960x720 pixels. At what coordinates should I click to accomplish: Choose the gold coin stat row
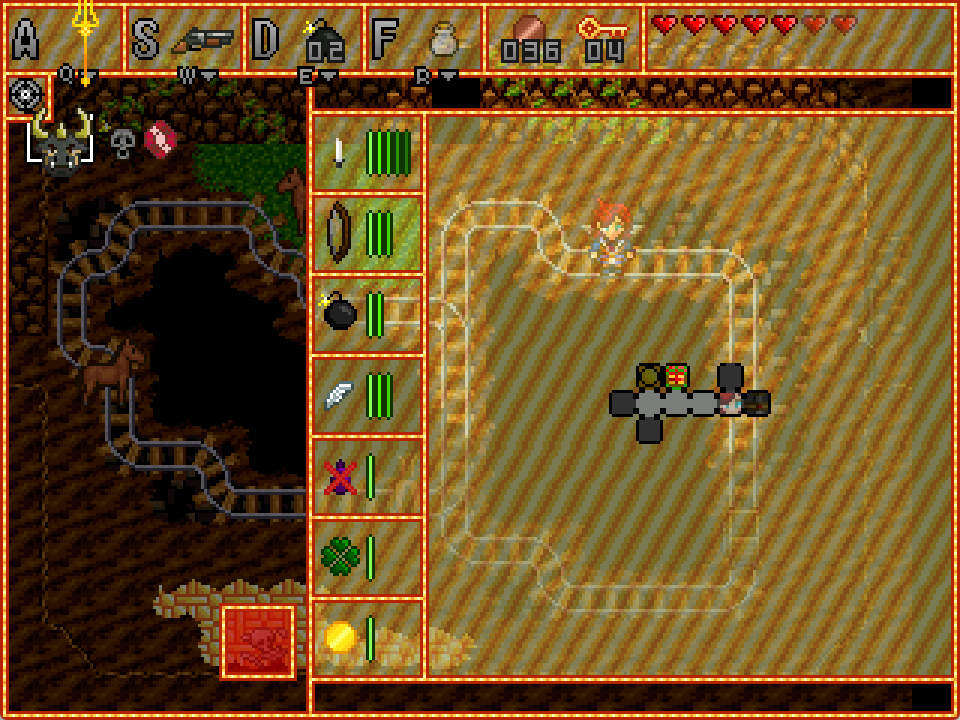click(367, 637)
